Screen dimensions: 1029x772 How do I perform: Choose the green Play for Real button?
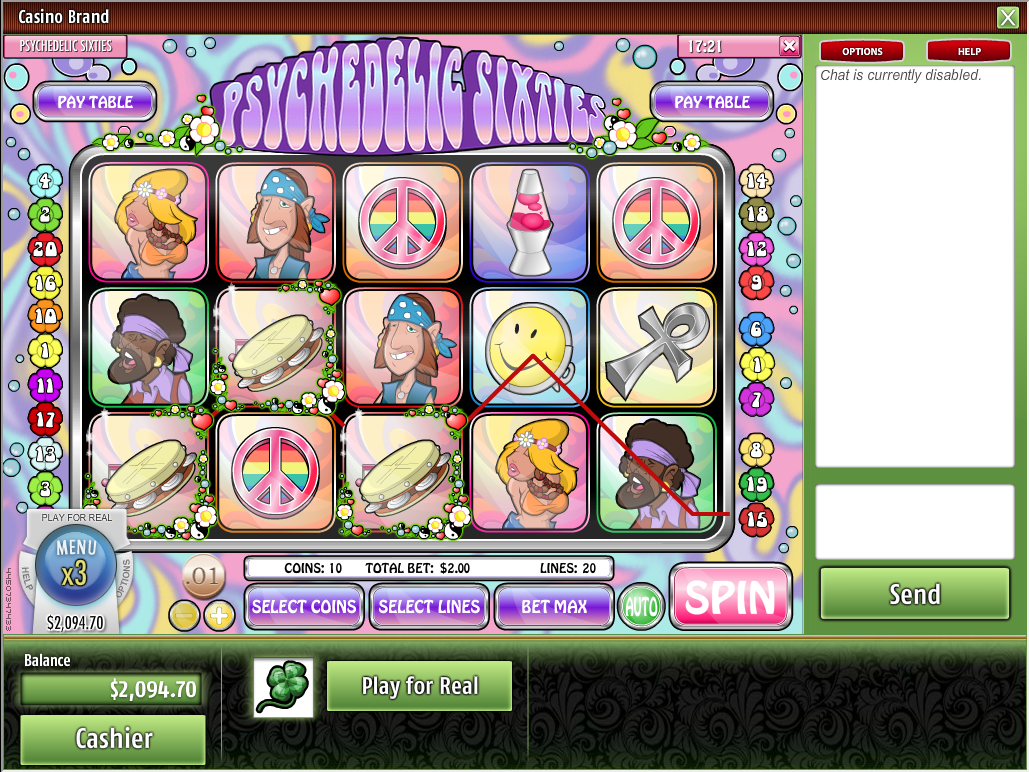point(419,686)
